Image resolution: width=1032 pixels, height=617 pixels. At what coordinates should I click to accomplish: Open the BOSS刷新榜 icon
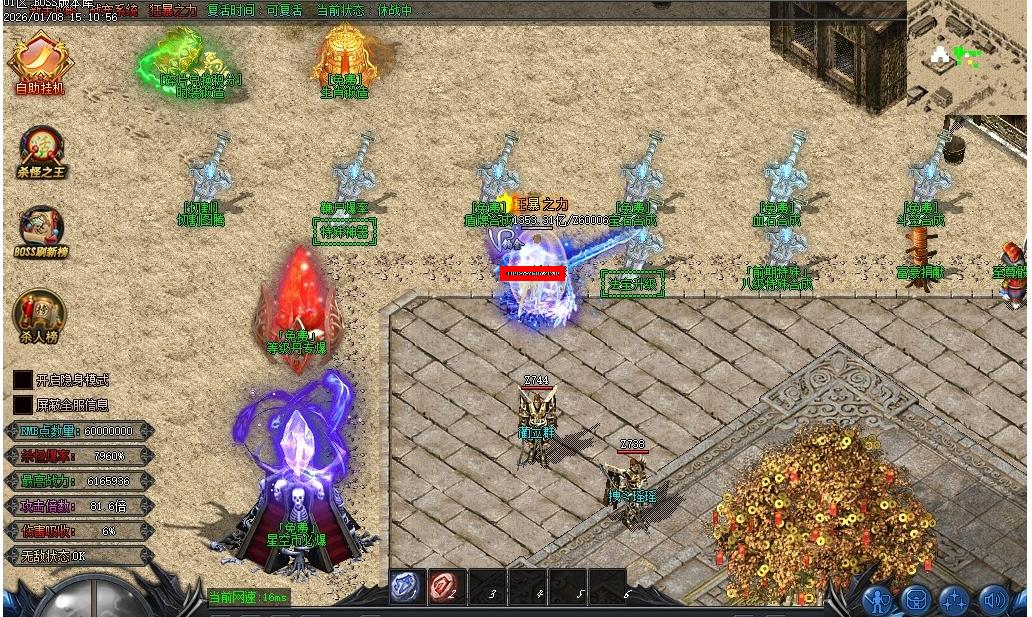(x=40, y=230)
